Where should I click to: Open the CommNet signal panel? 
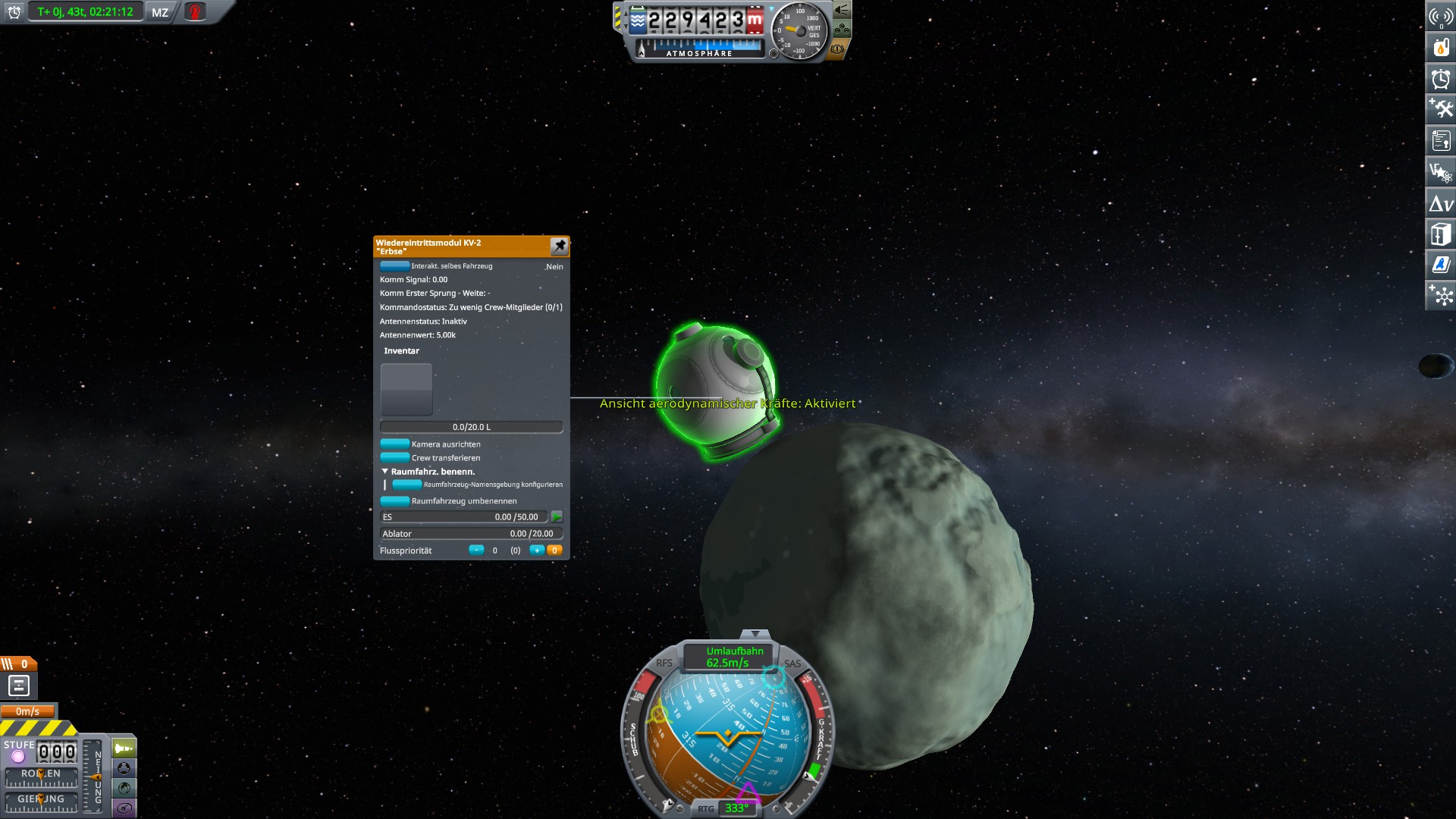[1441, 17]
